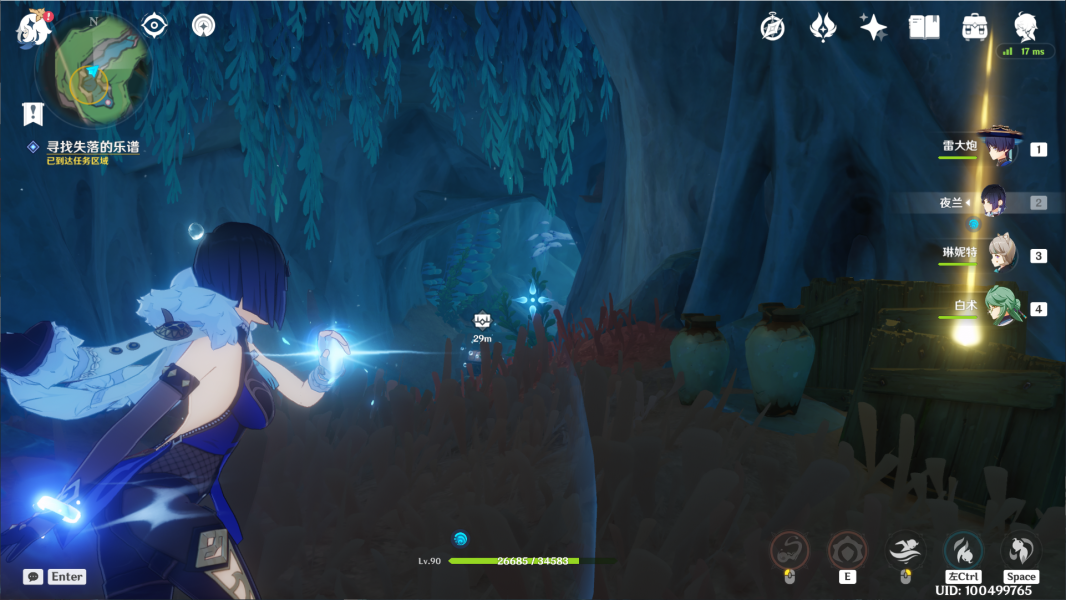Open the winged battle pass icon
1066x600 pixels.
[822, 28]
